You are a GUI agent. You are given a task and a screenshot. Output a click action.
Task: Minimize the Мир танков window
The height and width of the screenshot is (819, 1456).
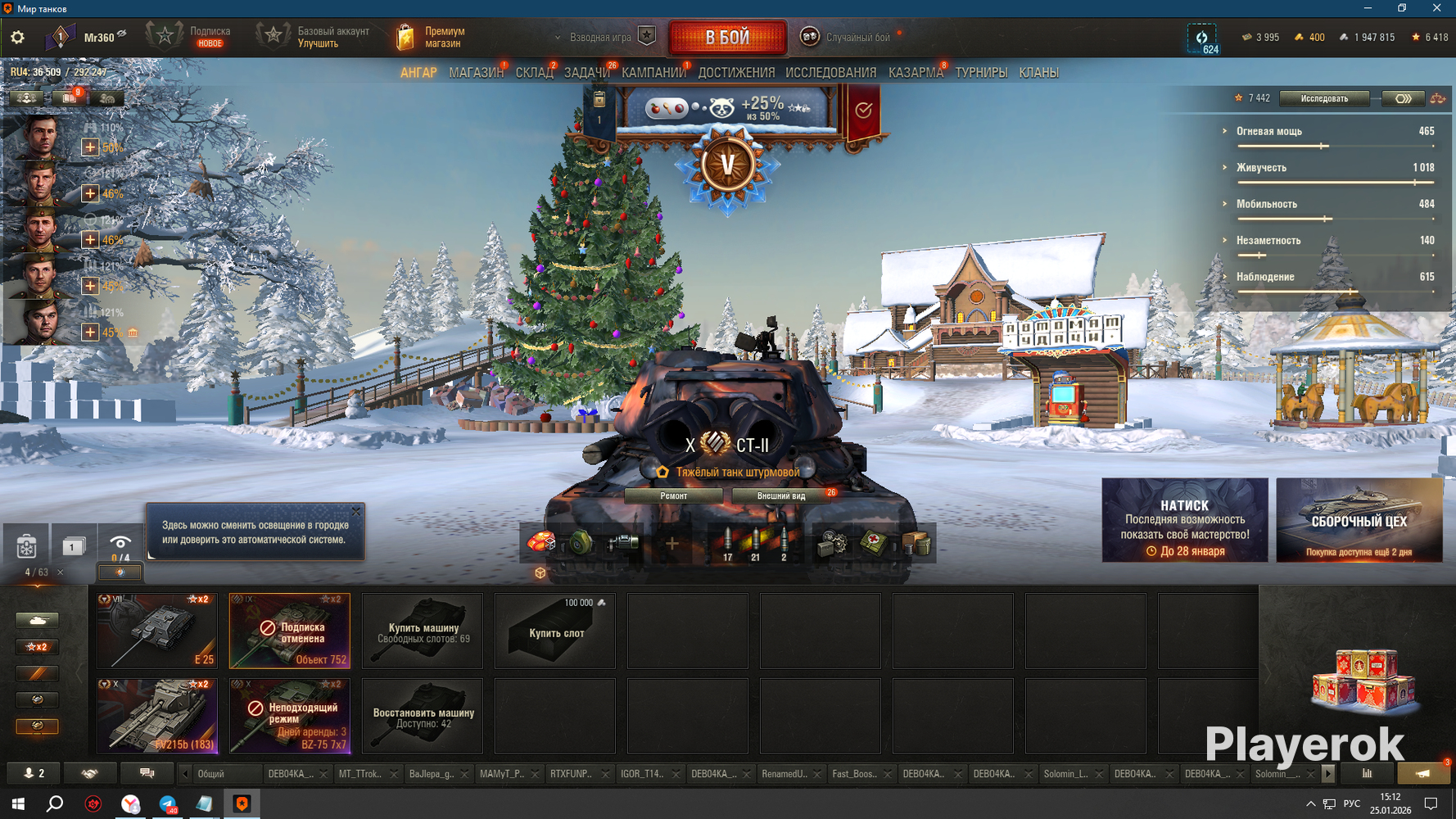click(1368, 8)
